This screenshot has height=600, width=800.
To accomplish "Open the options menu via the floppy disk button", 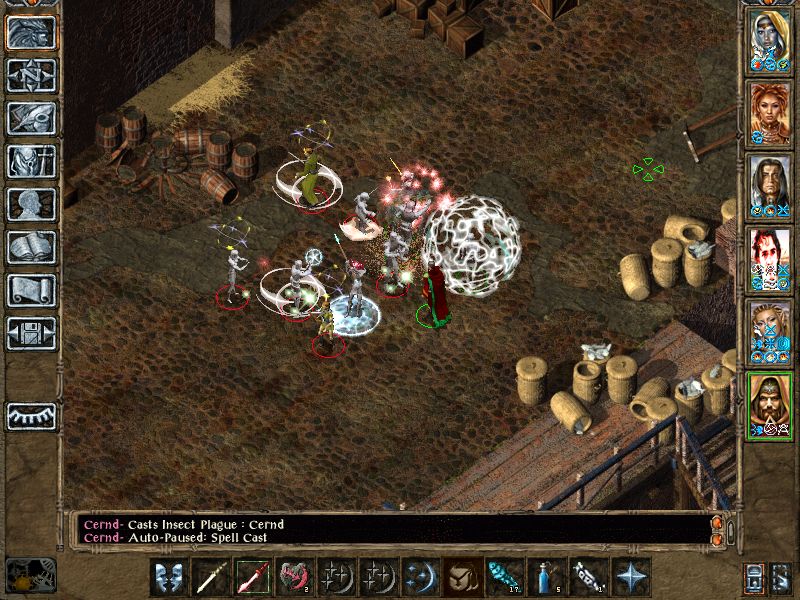I will point(31,333).
